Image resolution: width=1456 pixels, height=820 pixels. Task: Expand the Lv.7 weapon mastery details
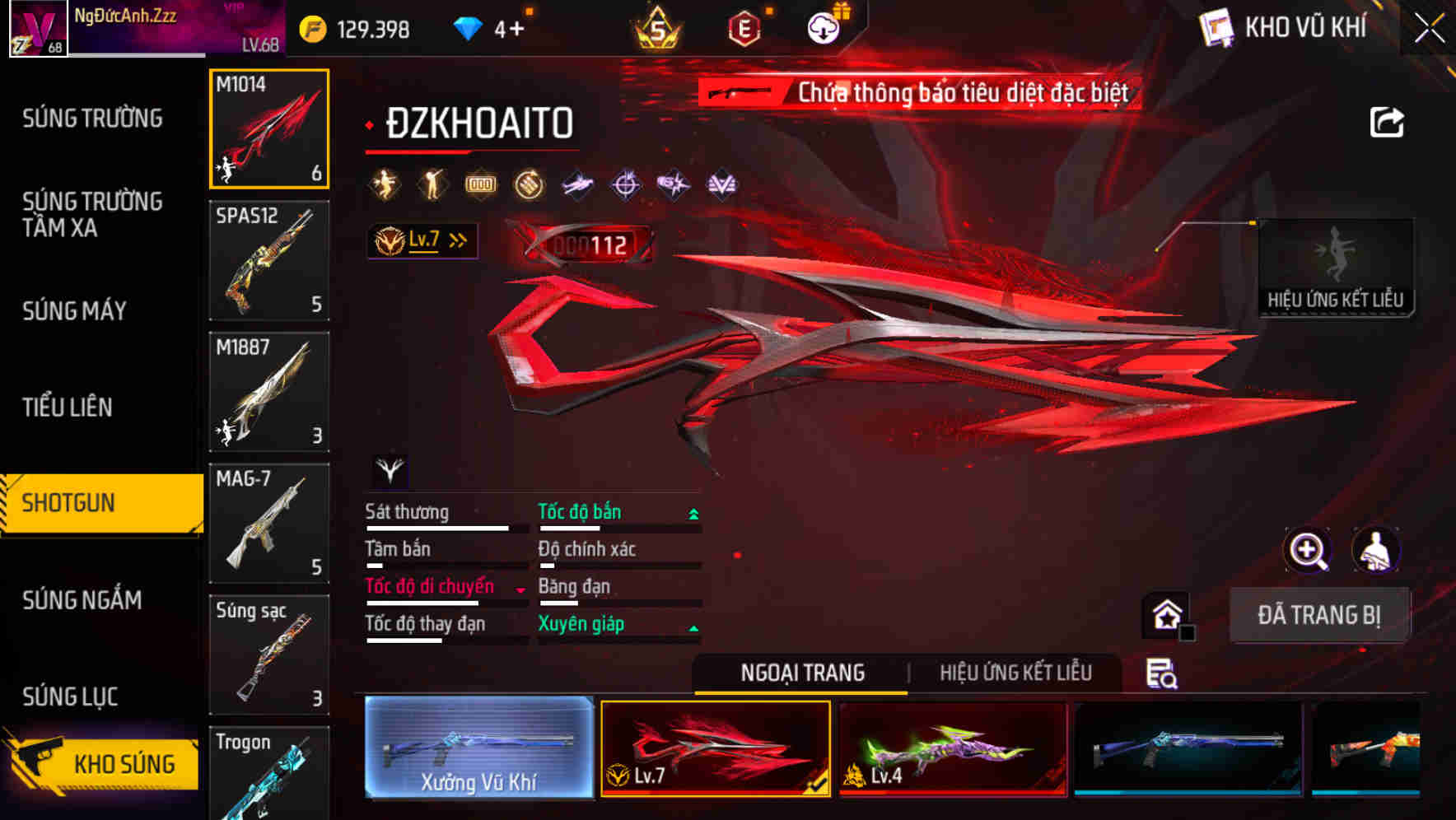pyautogui.click(x=458, y=240)
